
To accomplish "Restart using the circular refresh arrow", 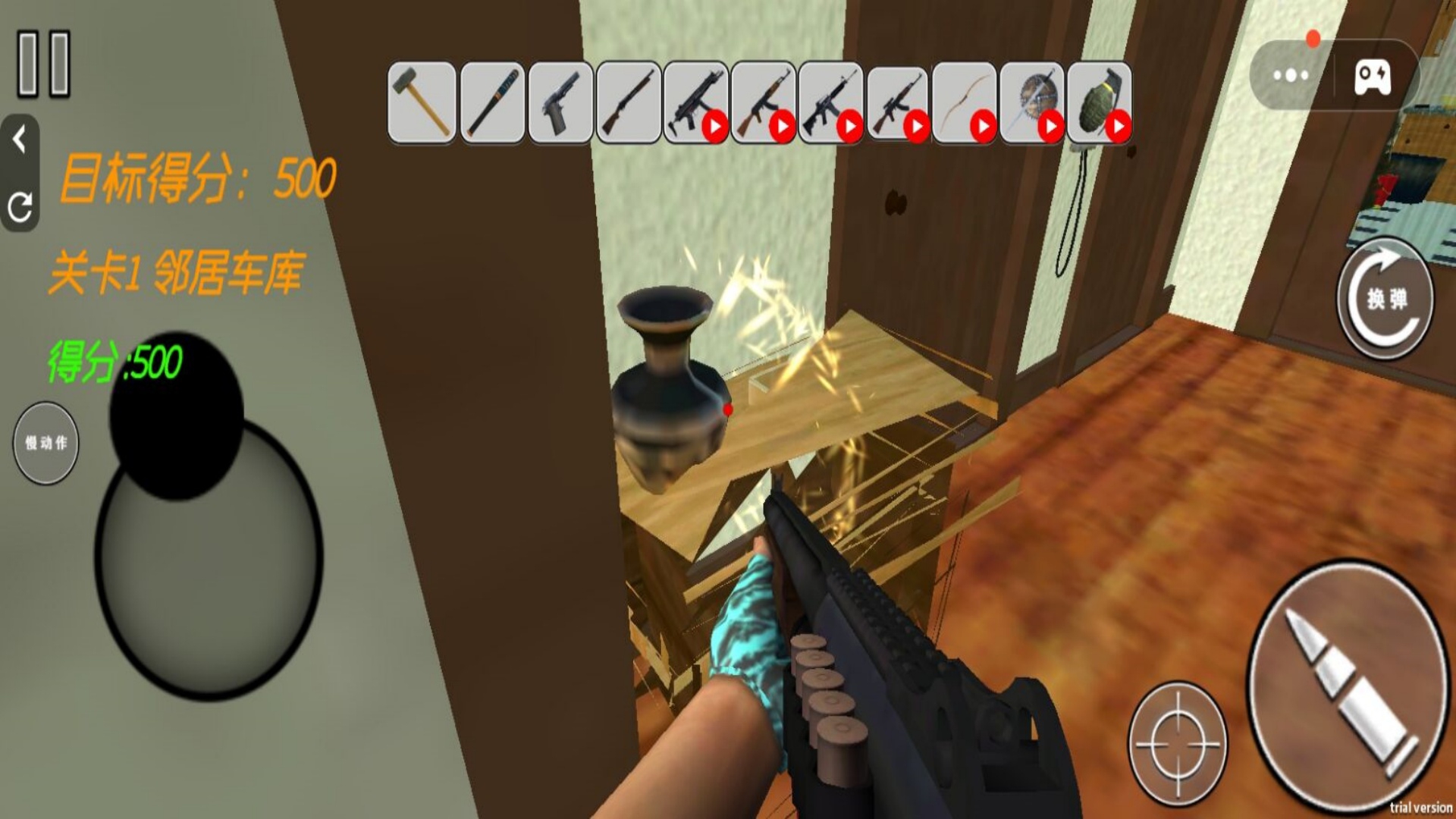I will point(20,206).
